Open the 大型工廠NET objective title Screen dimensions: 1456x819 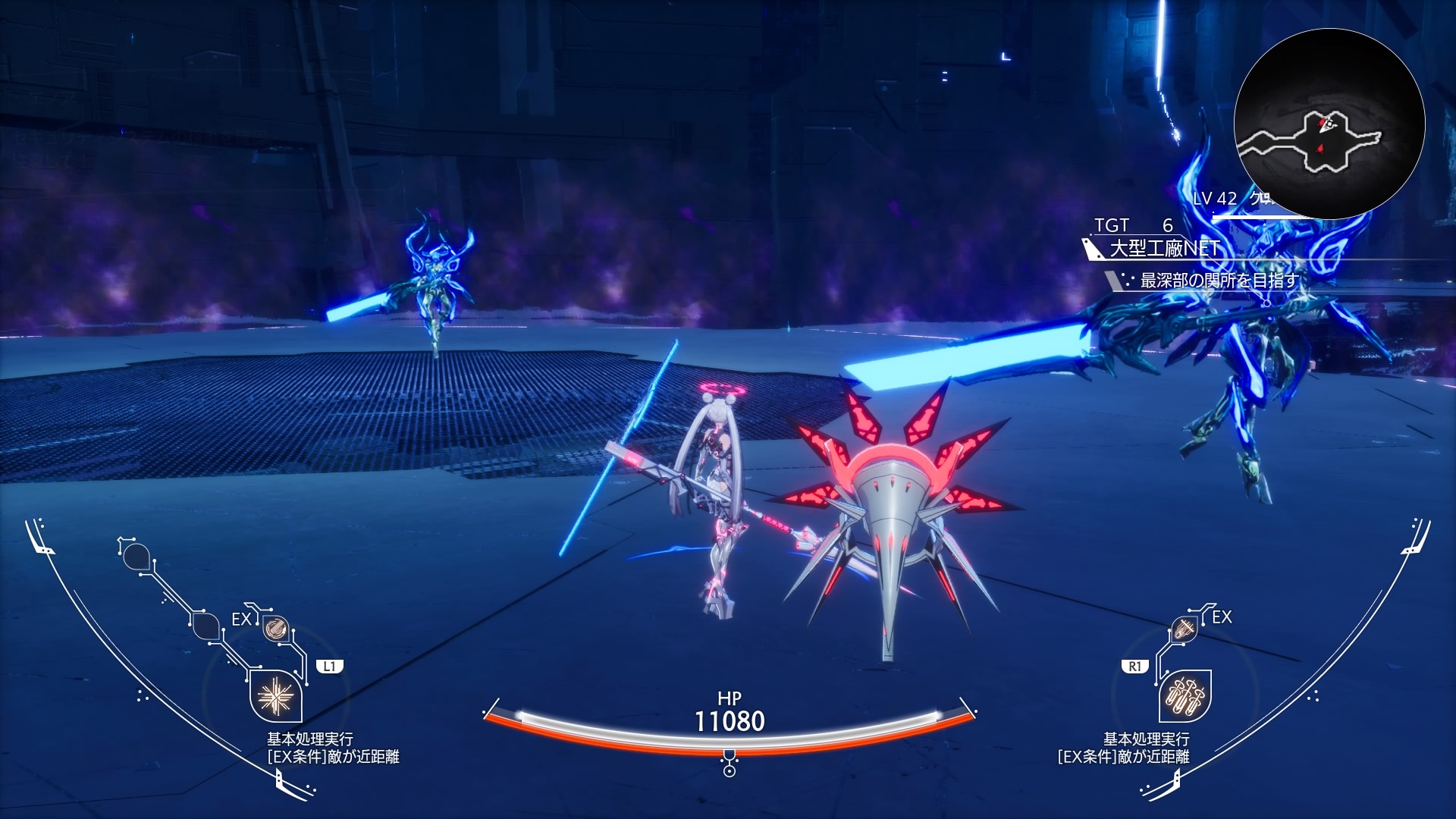[x=1164, y=249]
